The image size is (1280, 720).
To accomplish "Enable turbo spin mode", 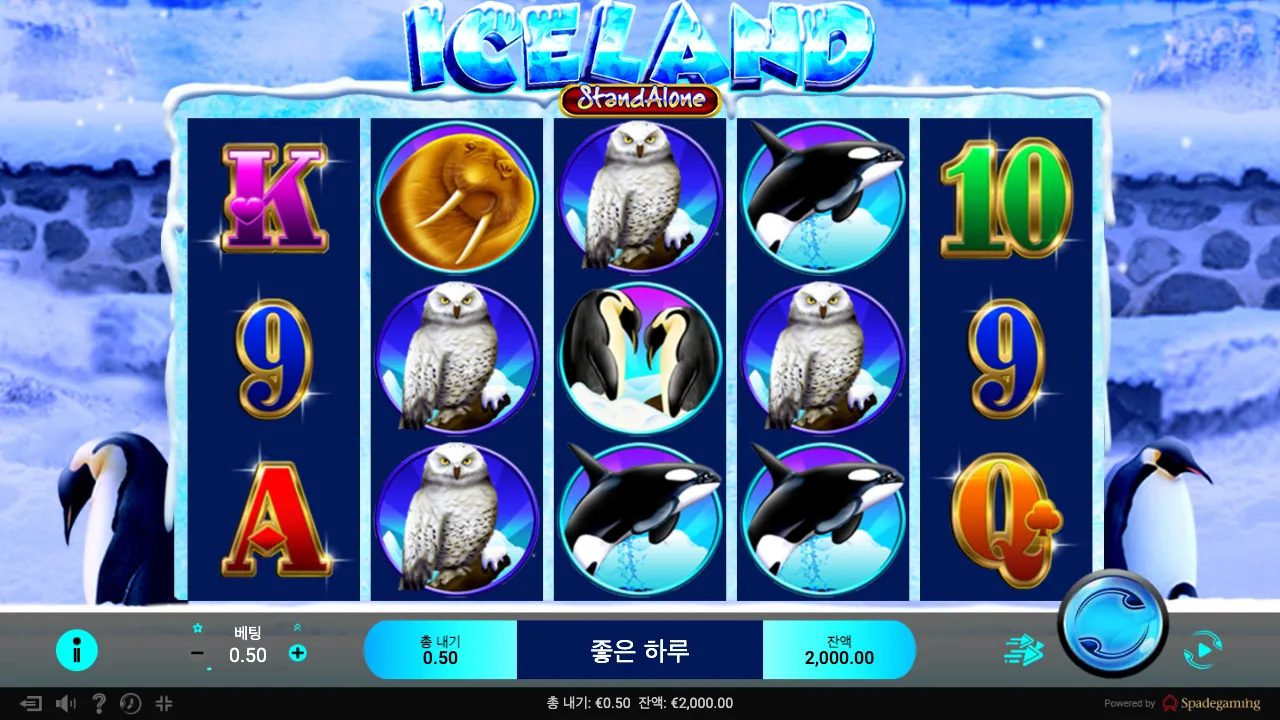I will pyautogui.click(x=1021, y=649).
